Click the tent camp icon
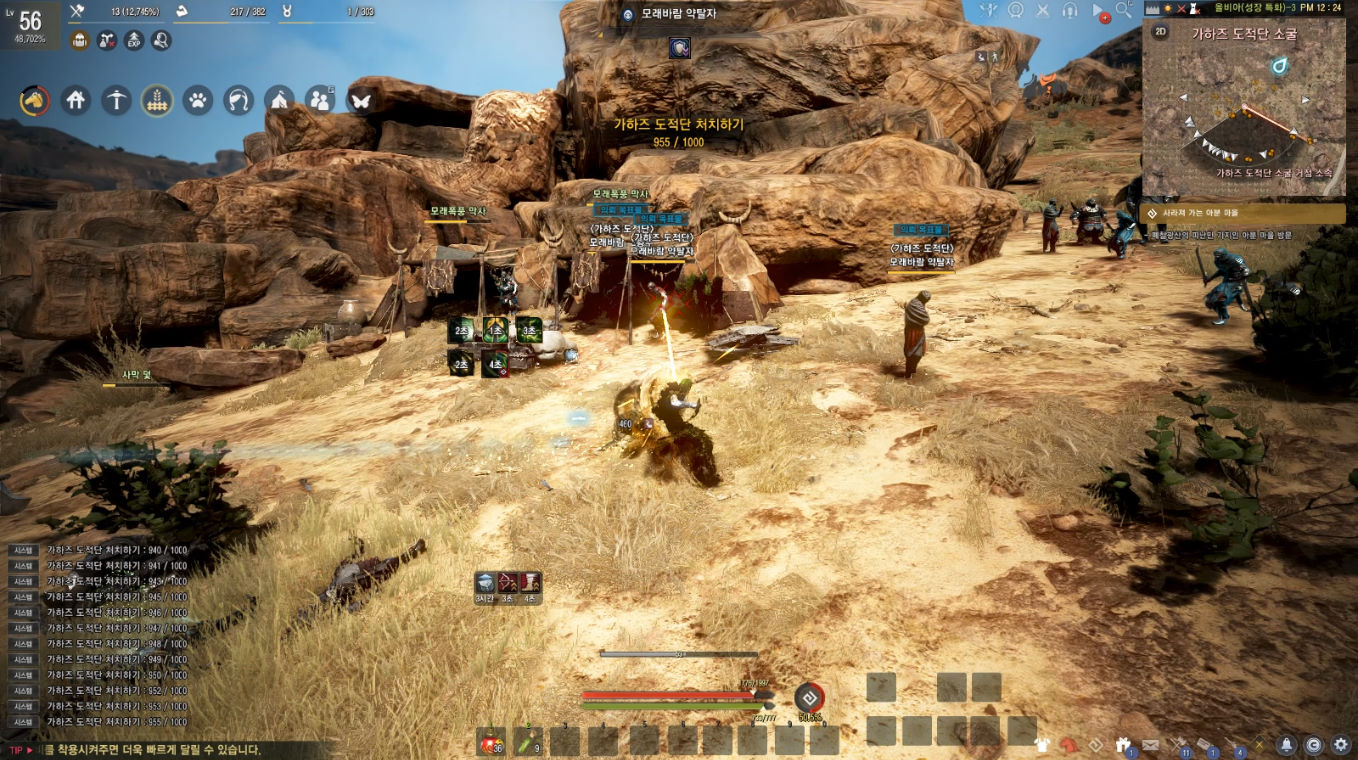The image size is (1358, 760). tap(279, 100)
